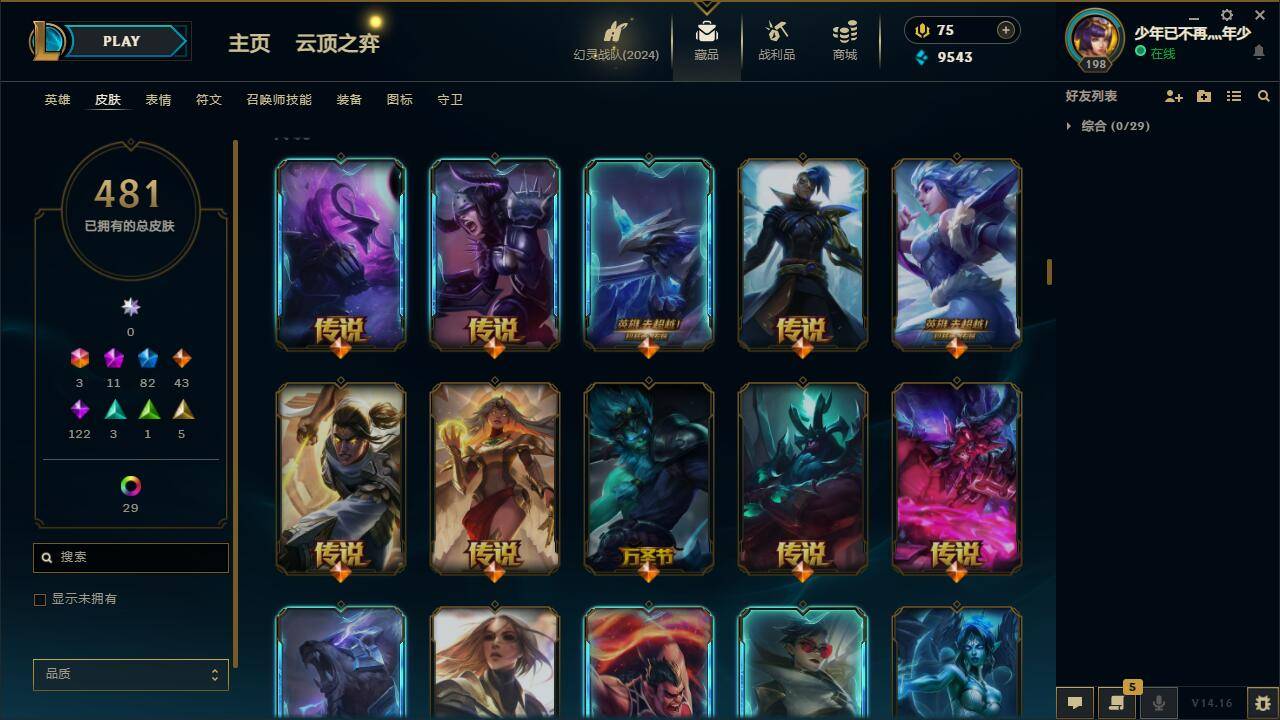Viewport: 1280px width, 720px height.
Task: Switch friend list to list view
Action: [x=1234, y=96]
